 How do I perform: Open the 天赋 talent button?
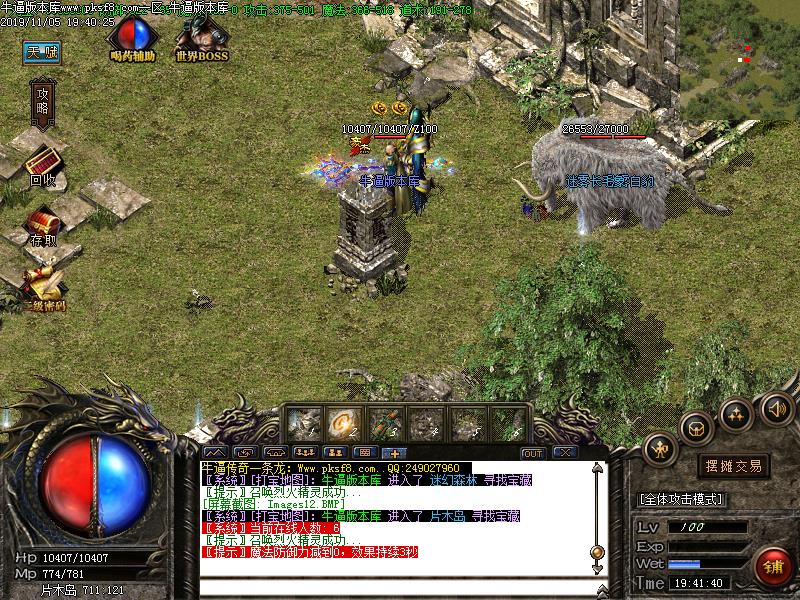coord(43,52)
